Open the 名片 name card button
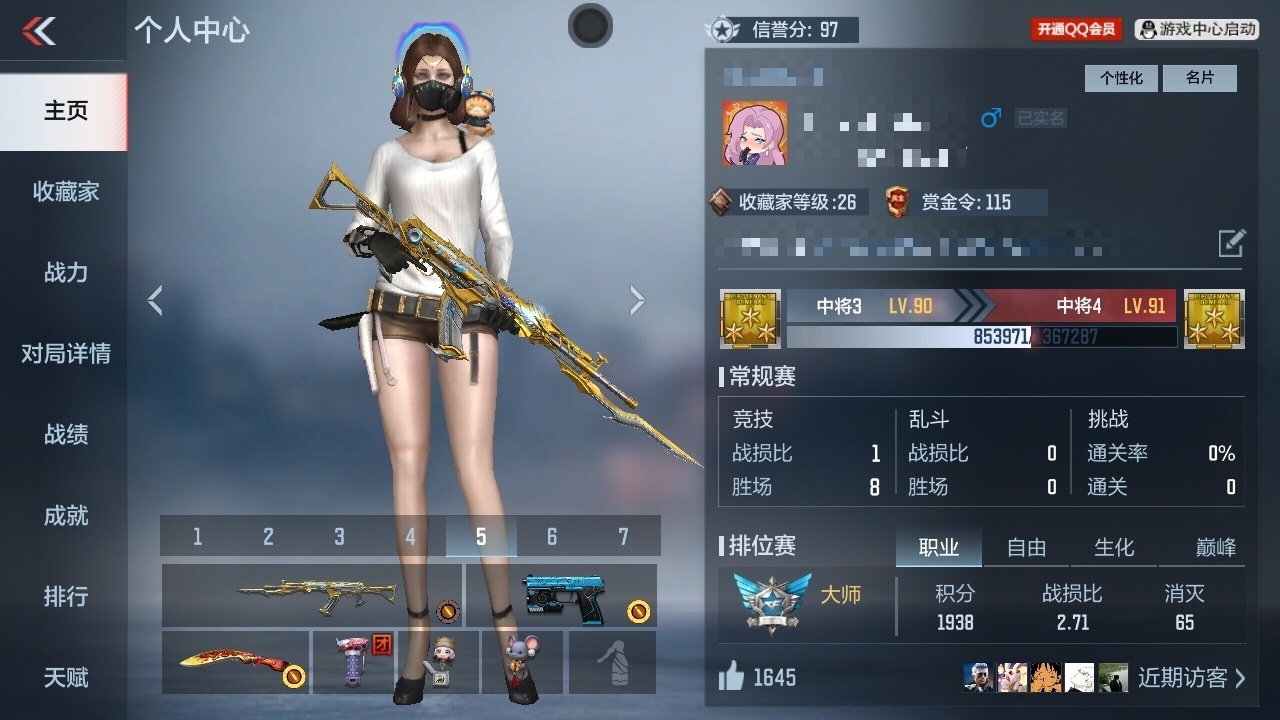 [x=1199, y=78]
